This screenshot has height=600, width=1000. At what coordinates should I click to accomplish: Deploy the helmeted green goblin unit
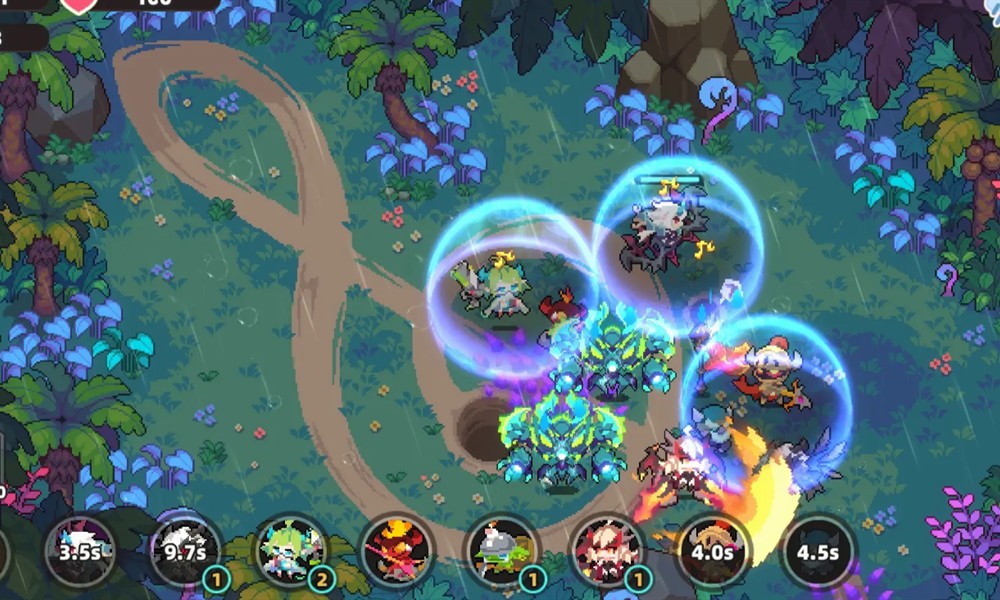(502, 551)
